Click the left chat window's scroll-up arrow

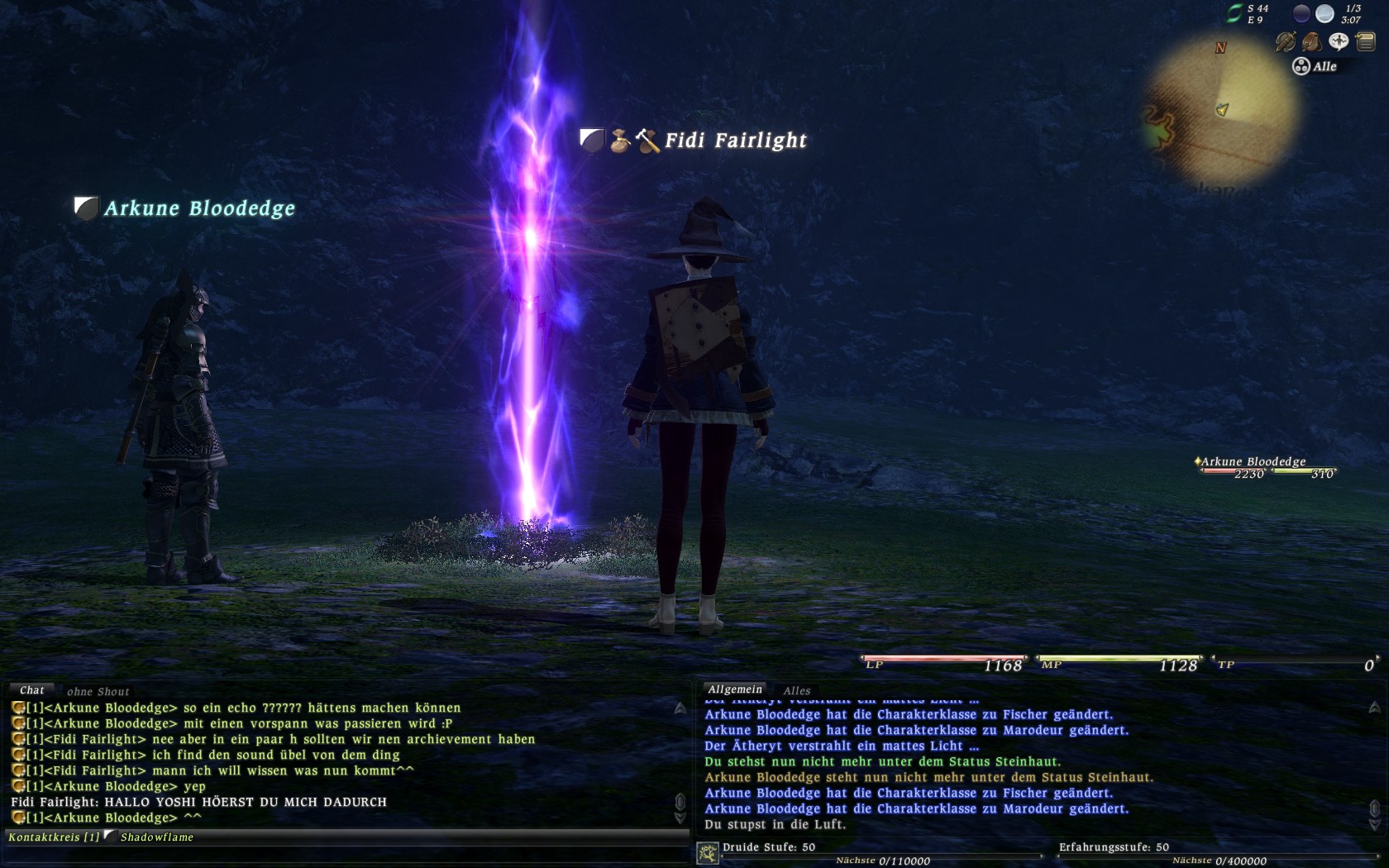tap(680, 708)
